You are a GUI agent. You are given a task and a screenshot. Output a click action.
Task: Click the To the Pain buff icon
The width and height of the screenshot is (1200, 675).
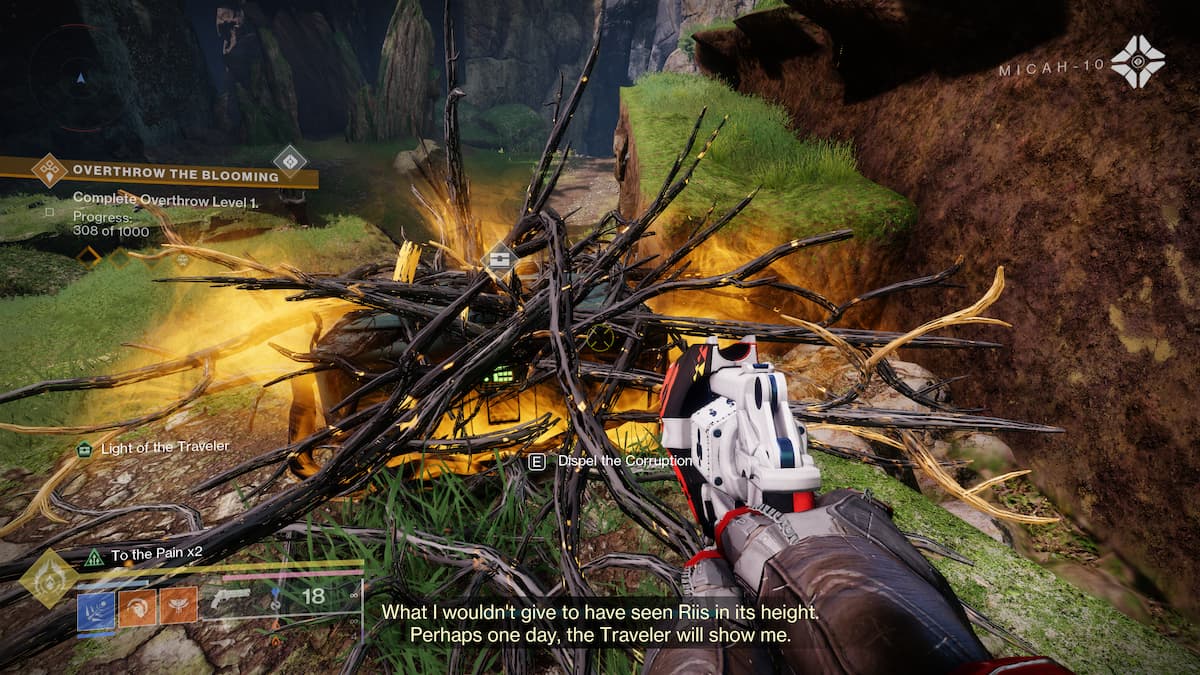(x=94, y=555)
